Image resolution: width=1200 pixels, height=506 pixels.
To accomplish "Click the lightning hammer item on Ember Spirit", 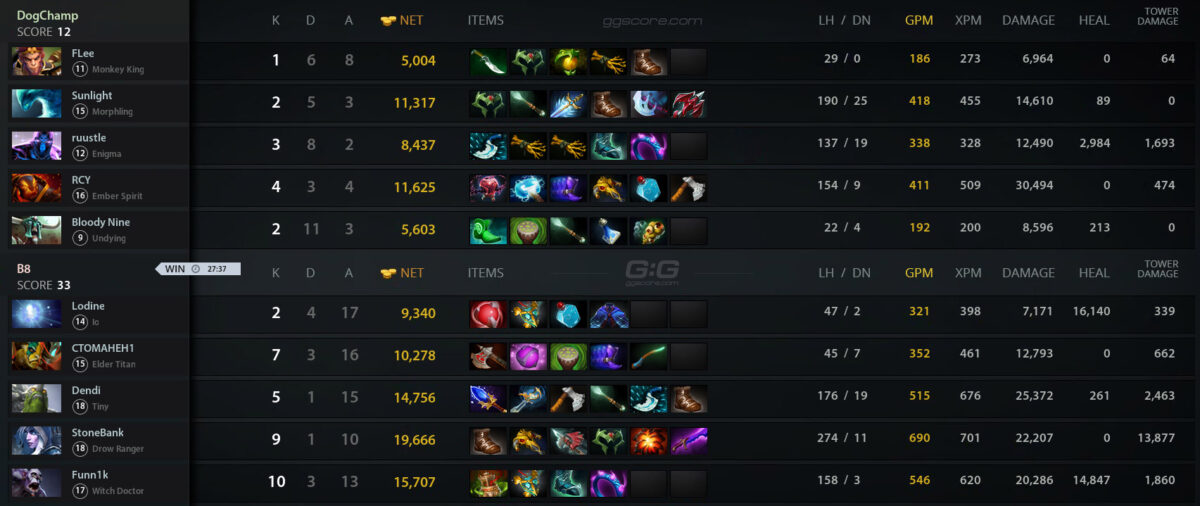I will click(x=528, y=189).
